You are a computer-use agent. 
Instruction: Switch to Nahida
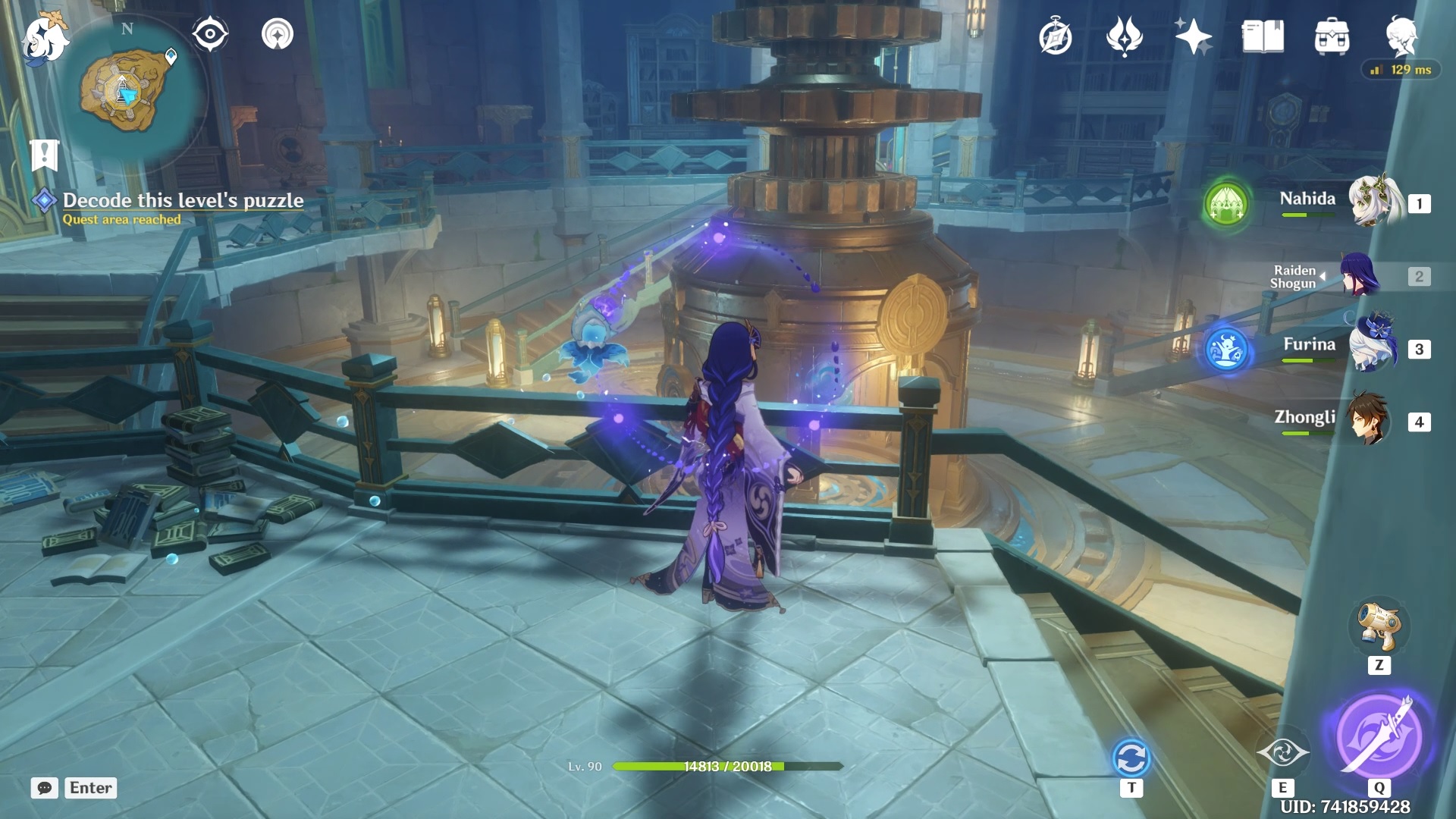click(1373, 202)
